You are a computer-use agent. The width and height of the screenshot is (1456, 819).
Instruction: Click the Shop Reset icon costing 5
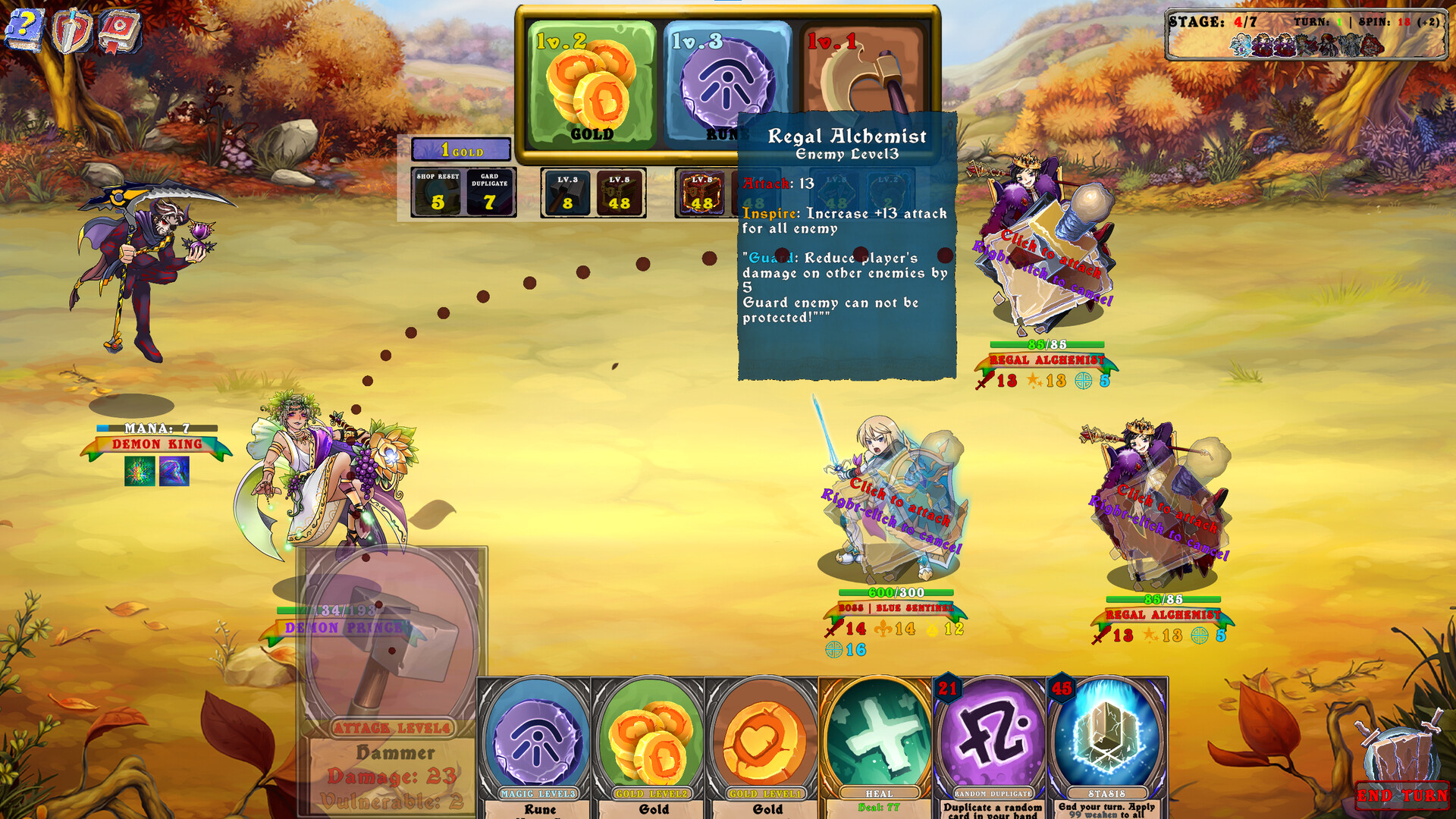click(x=436, y=192)
